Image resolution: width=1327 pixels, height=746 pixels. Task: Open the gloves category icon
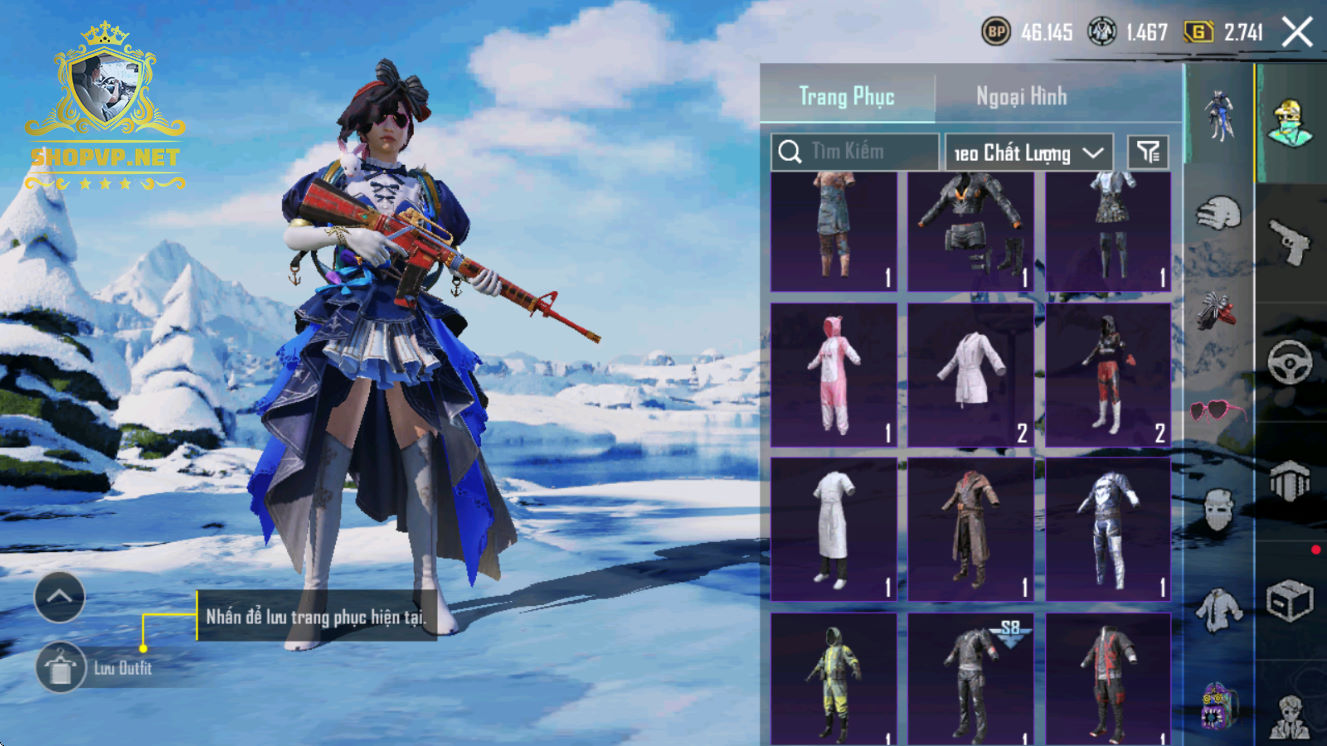pyautogui.click(x=1218, y=213)
